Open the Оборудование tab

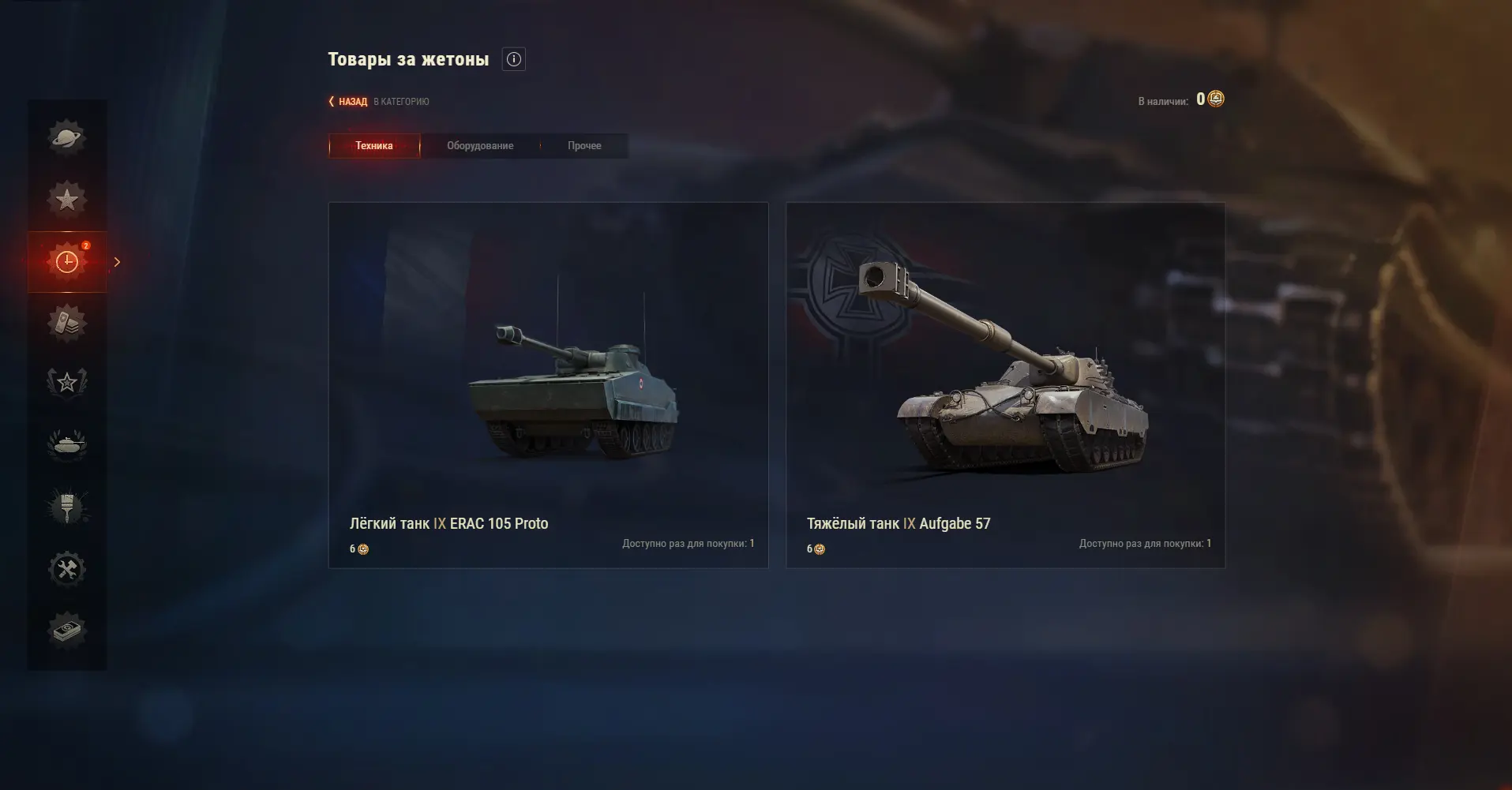click(x=480, y=146)
